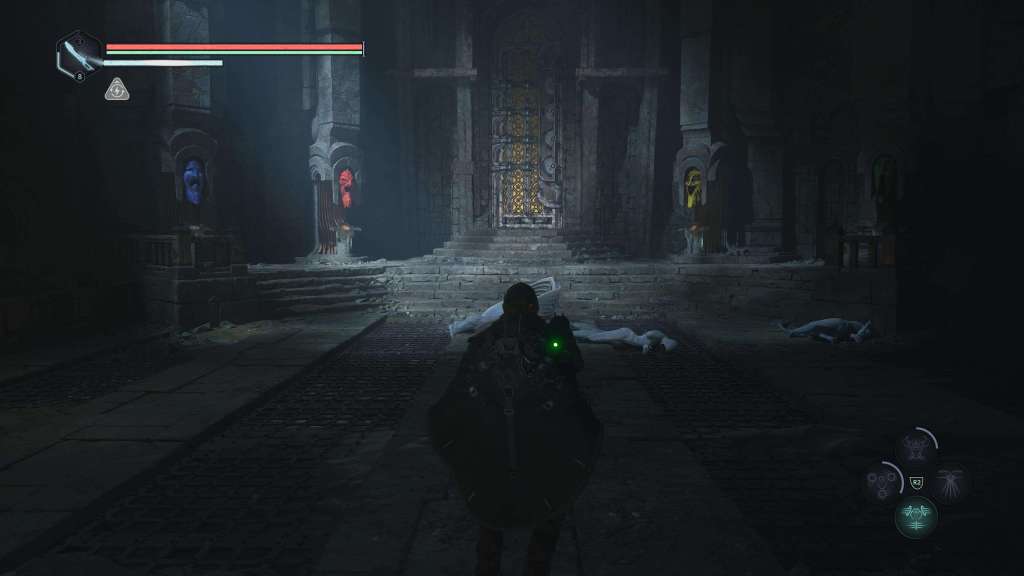The height and width of the screenshot is (576, 1024).
Task: Trigger the winged burst ability on the wheel's right
Action: 949,481
